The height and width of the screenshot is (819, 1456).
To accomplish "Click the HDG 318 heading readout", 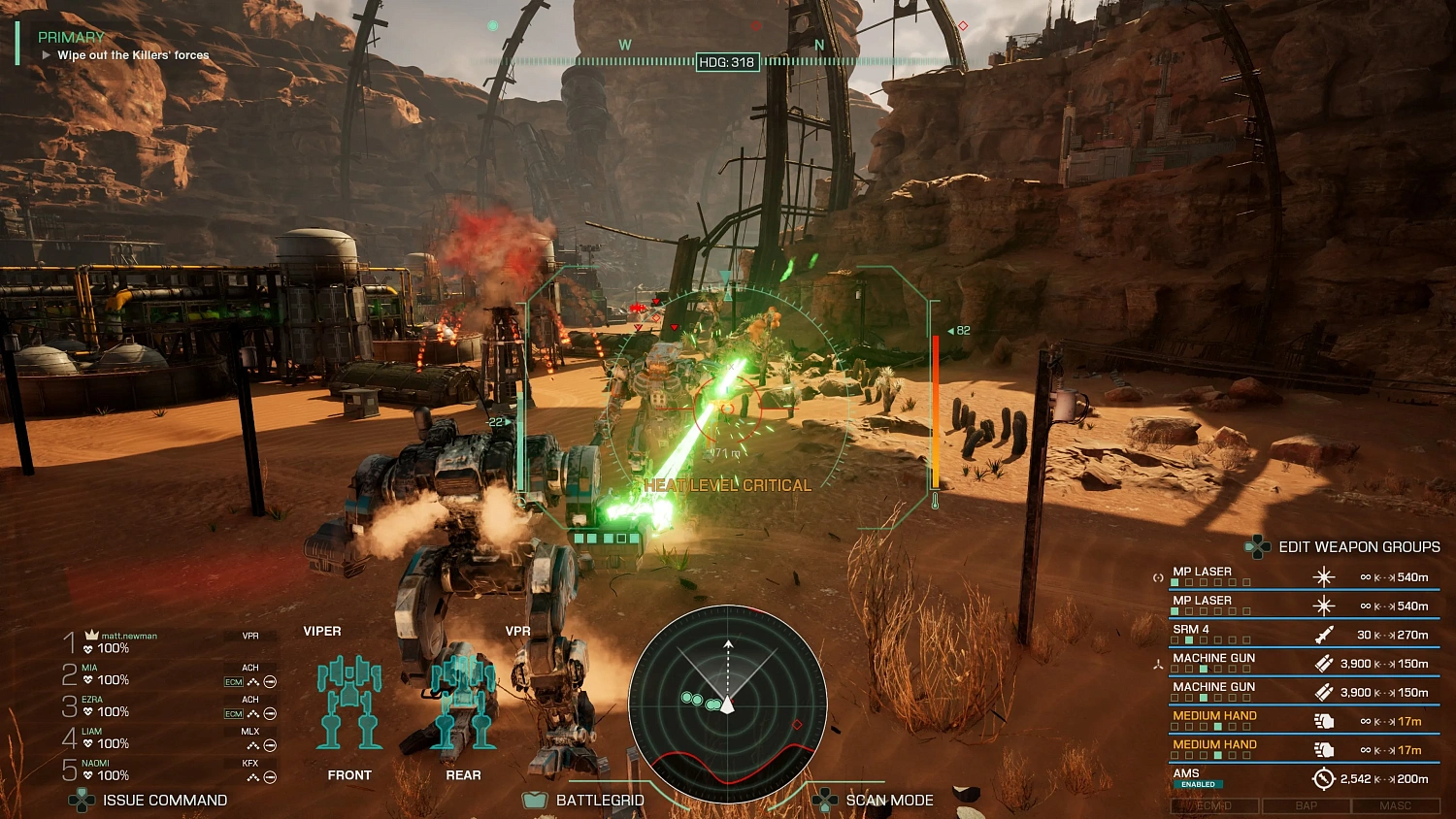I will click(x=726, y=61).
